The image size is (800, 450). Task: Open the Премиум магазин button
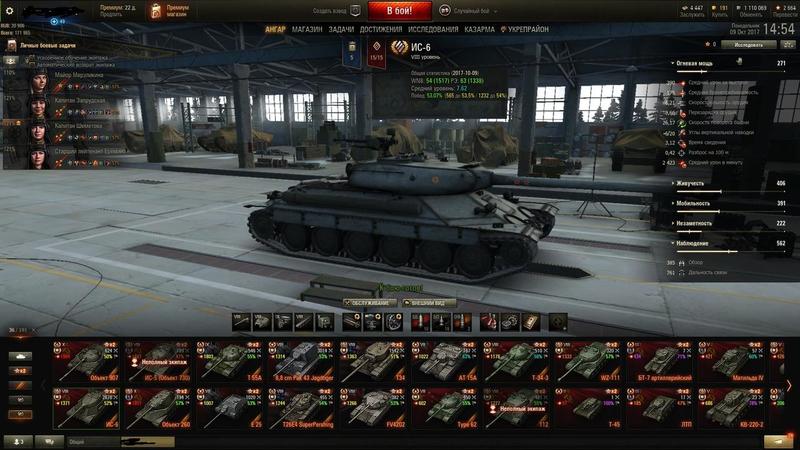(167, 11)
